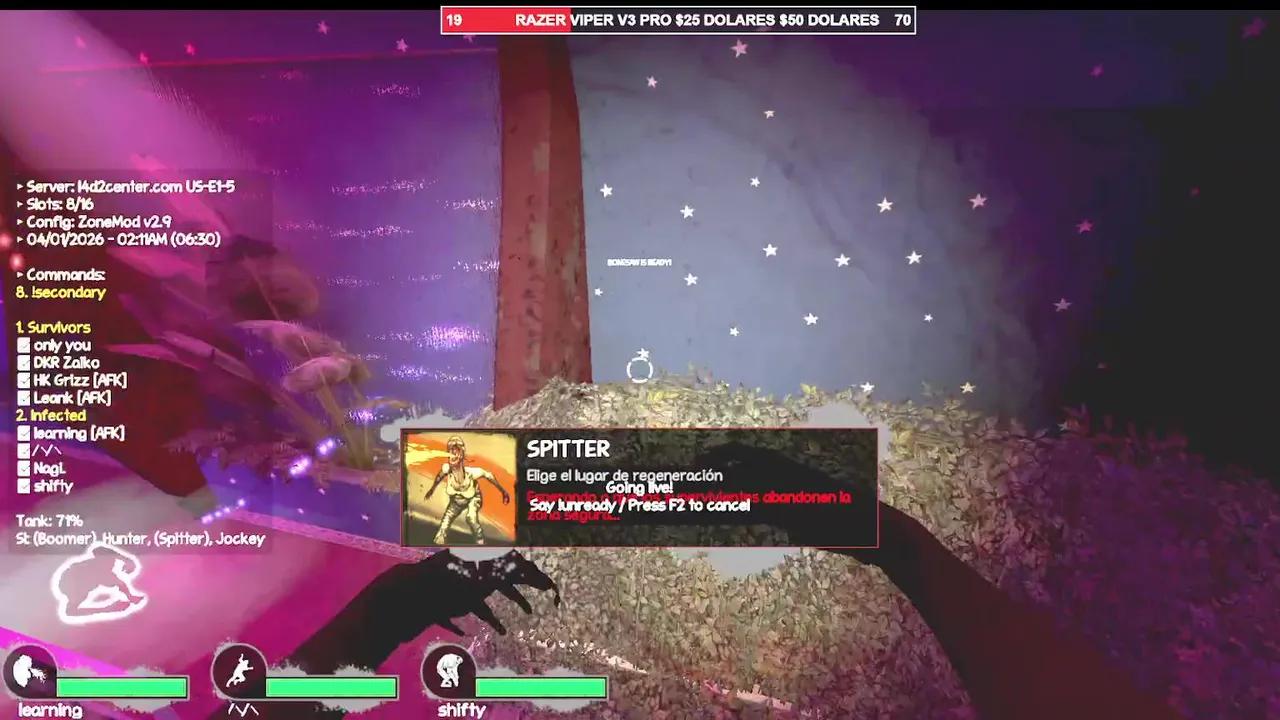Viewport: 1280px width, 720px height.
Task: Select shifty's survivor icon in the bottom HUD
Action: coord(451,670)
